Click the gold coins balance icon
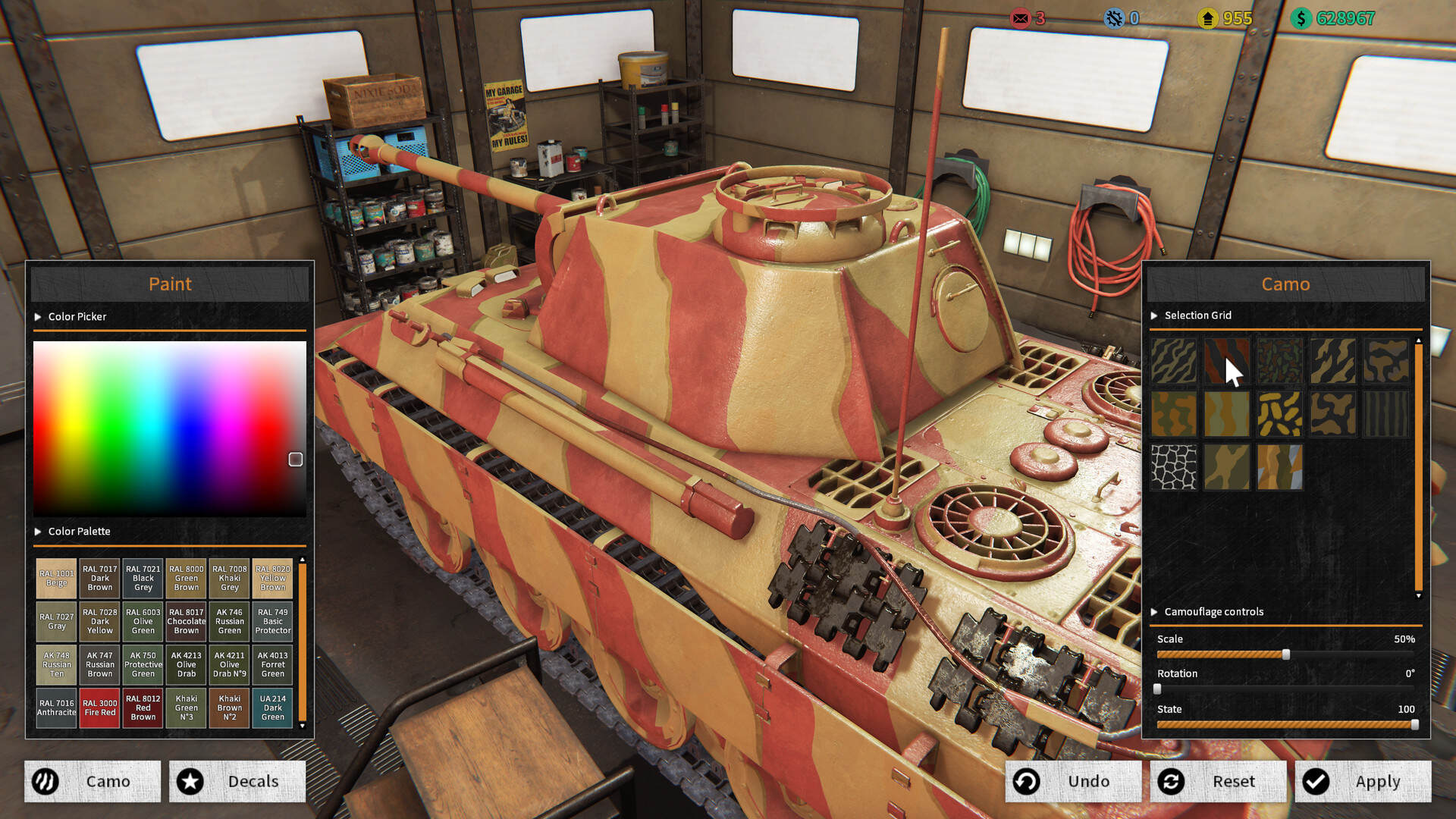Screen dimensions: 1456x819 click(x=1207, y=18)
